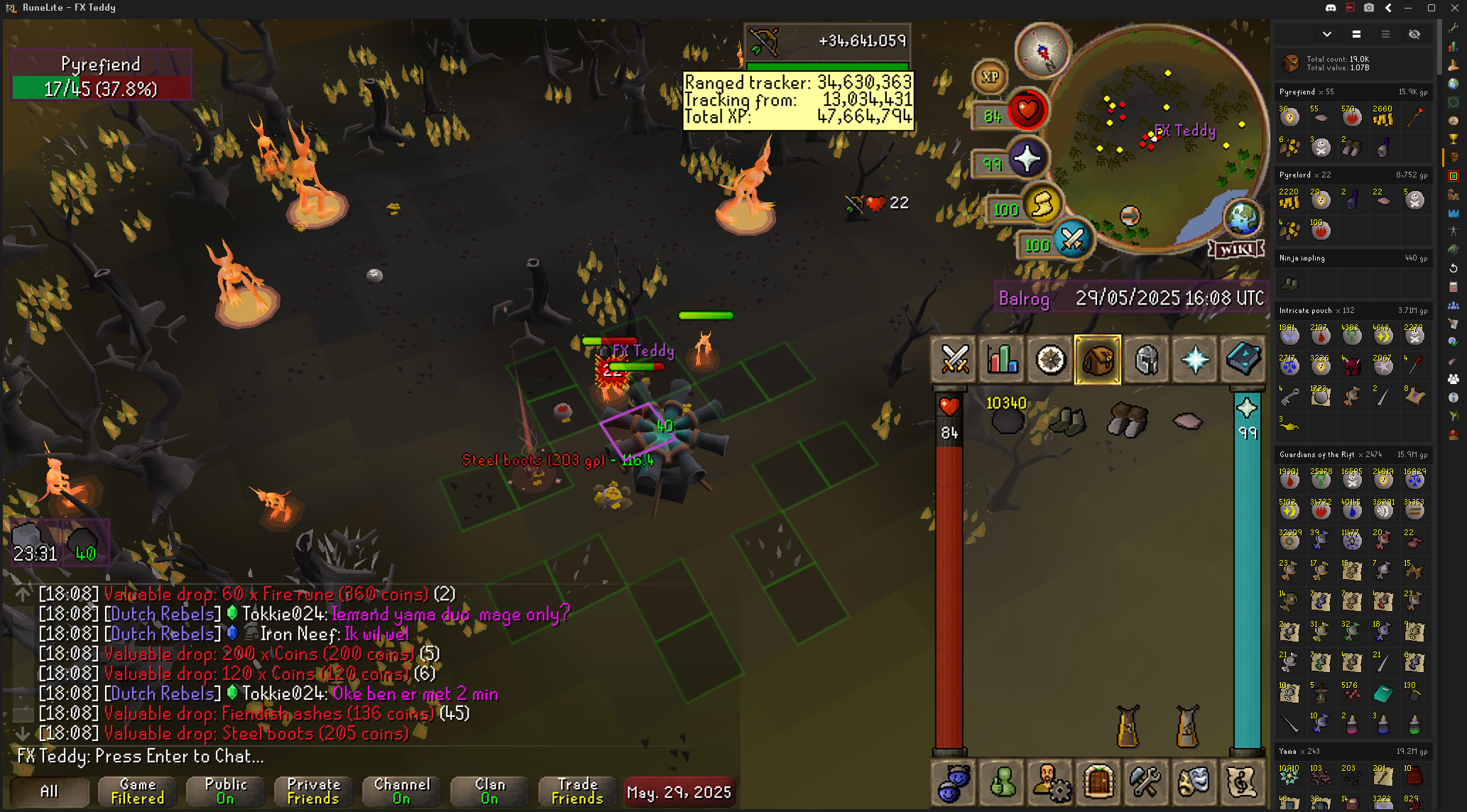This screenshot has height=812, width=1467.
Task: Click the compass to face north
Action: point(1042,51)
